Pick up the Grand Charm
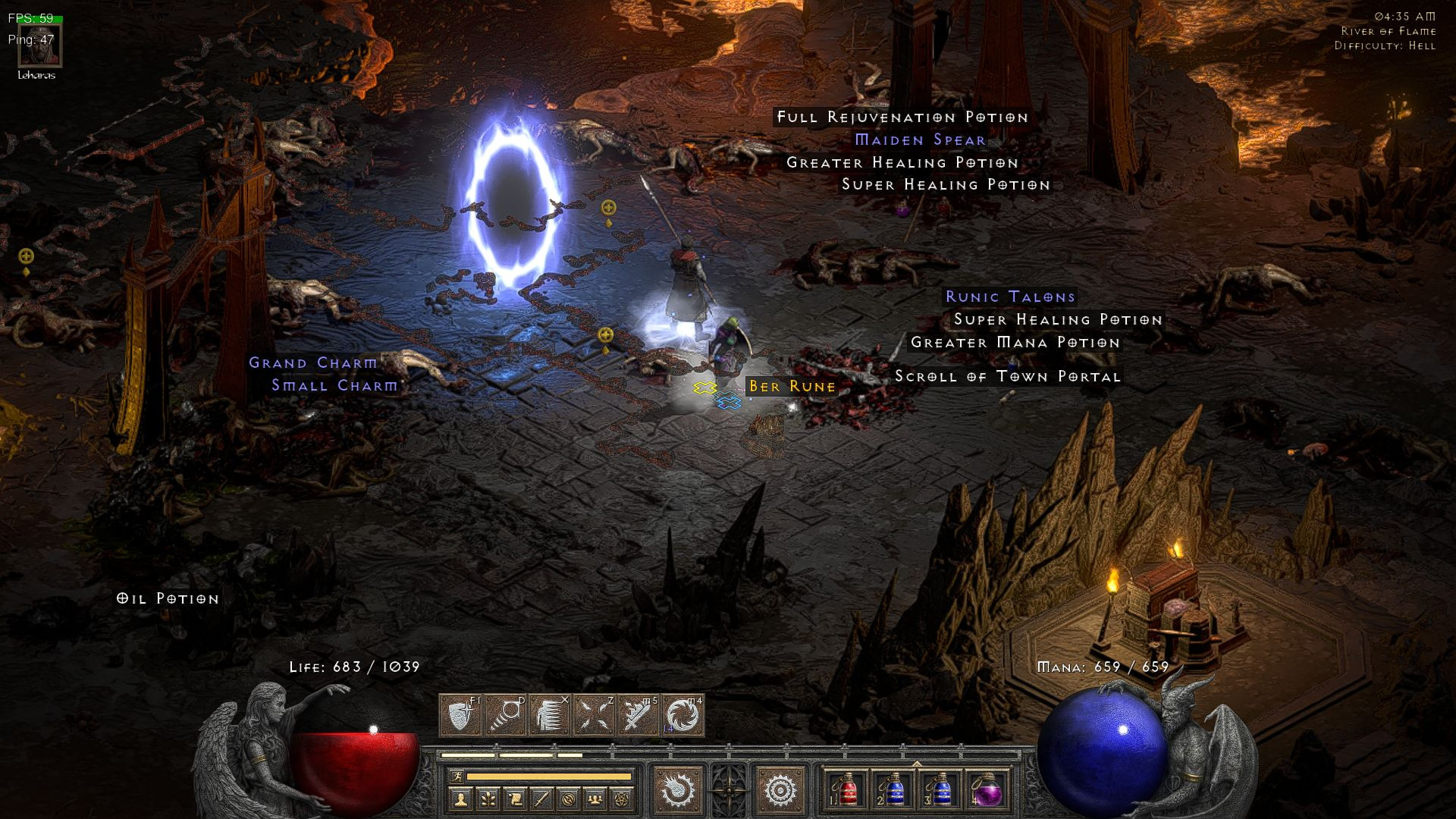 pos(311,363)
